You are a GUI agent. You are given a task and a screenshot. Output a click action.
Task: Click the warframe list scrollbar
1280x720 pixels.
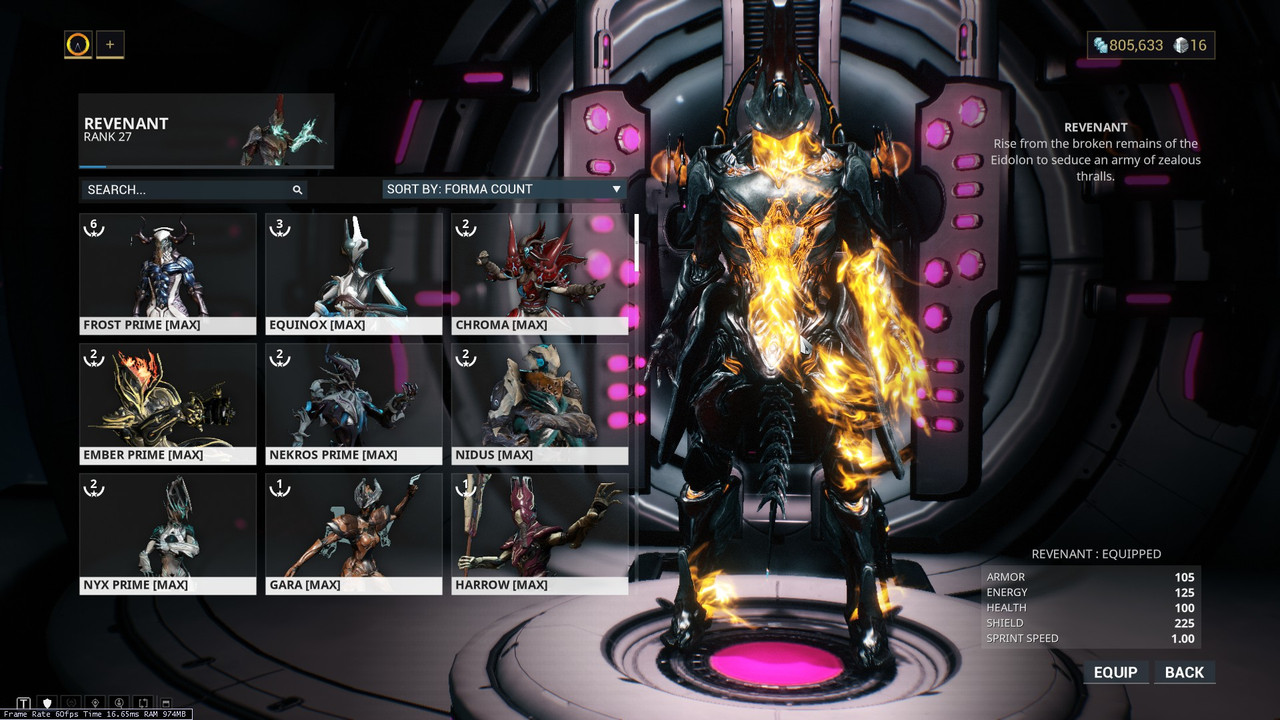click(x=636, y=243)
